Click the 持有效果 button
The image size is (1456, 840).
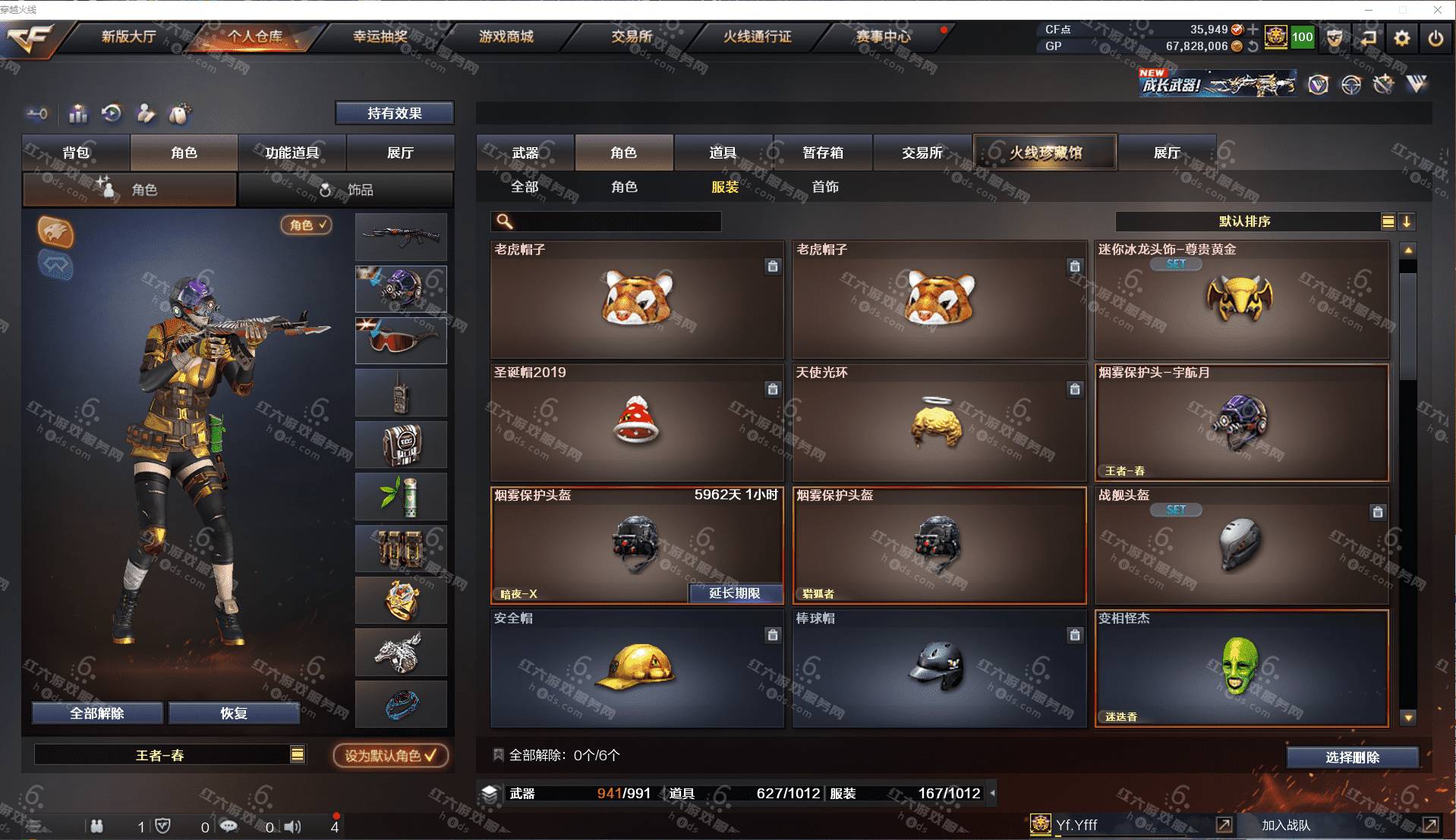point(394,113)
